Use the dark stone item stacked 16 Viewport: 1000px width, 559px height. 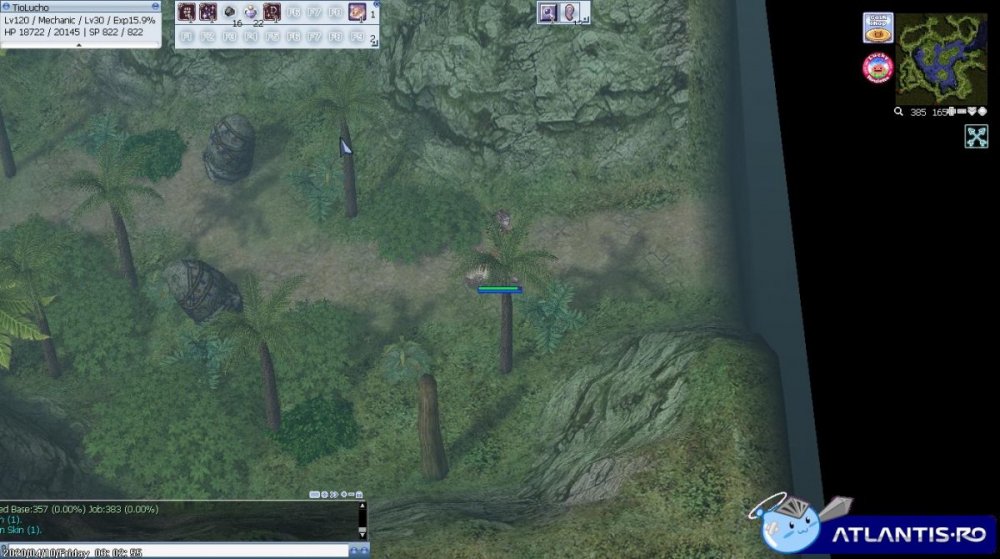point(229,13)
